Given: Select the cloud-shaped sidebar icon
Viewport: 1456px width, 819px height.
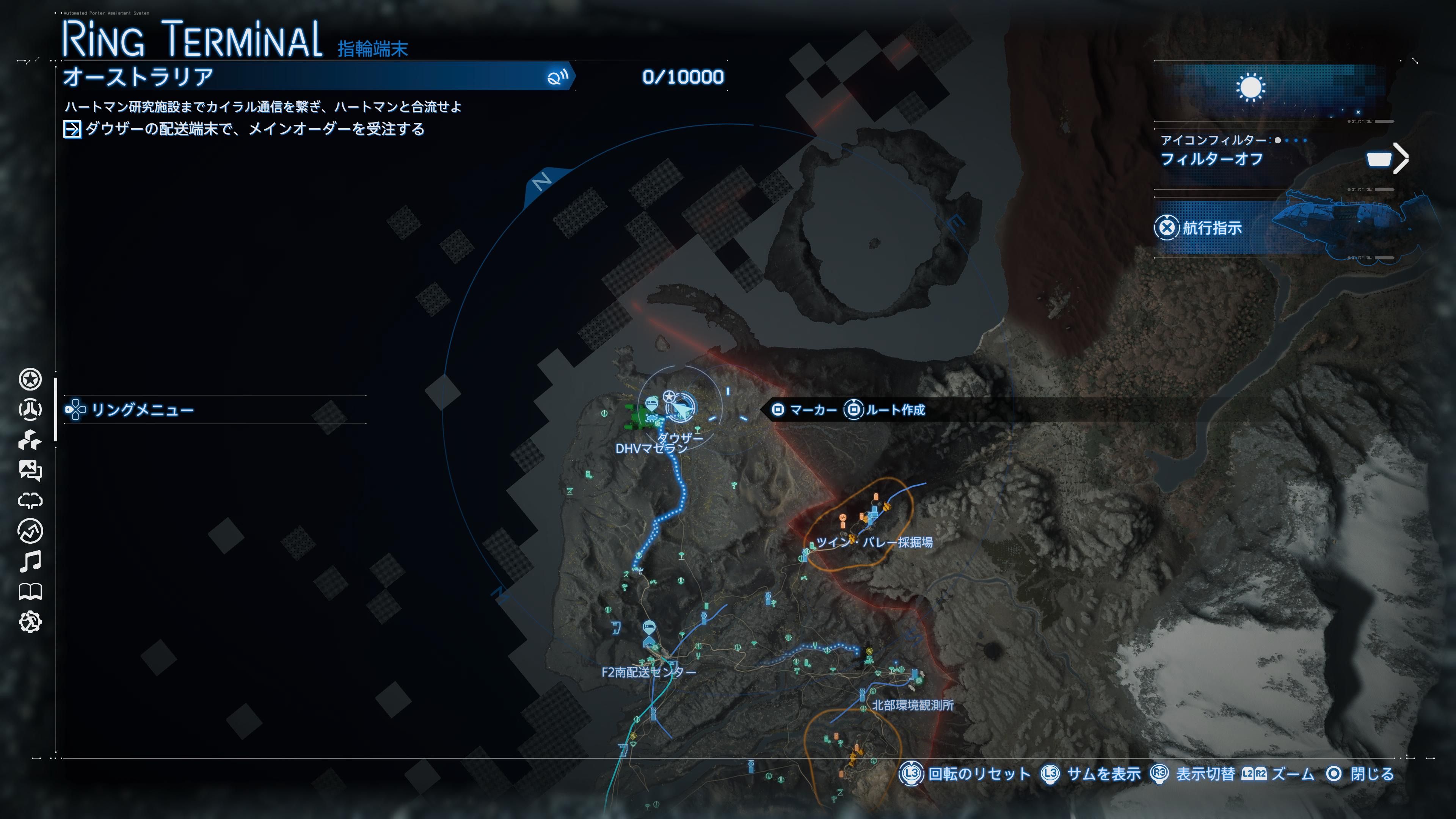Looking at the screenshot, I should click(30, 501).
